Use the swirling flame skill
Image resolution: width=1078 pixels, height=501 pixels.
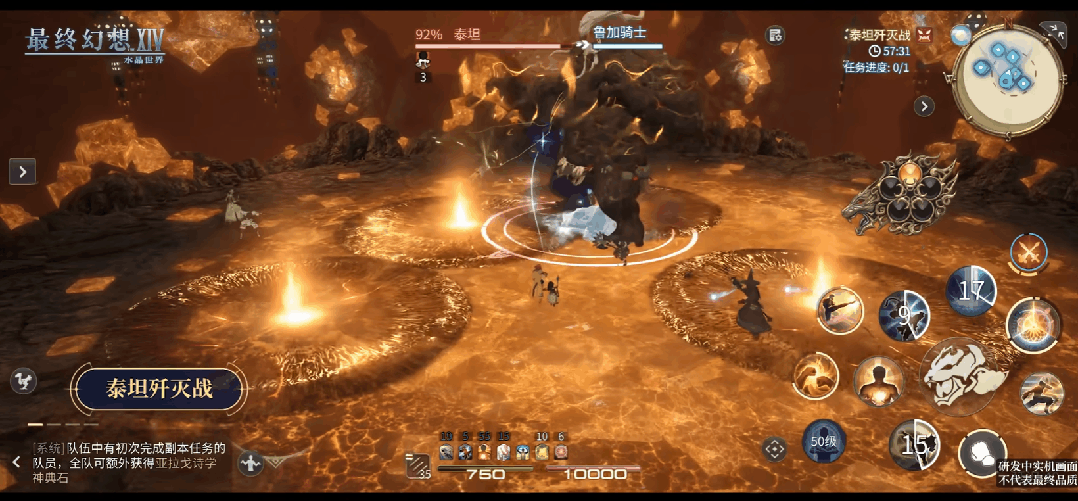point(816,377)
